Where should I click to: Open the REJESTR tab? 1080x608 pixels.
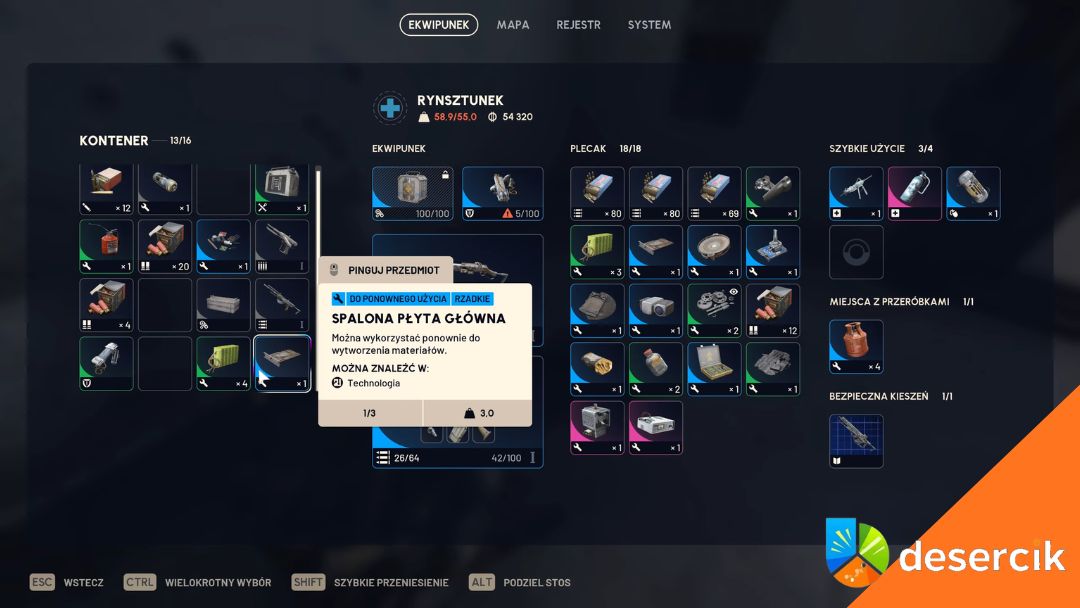pyautogui.click(x=578, y=25)
